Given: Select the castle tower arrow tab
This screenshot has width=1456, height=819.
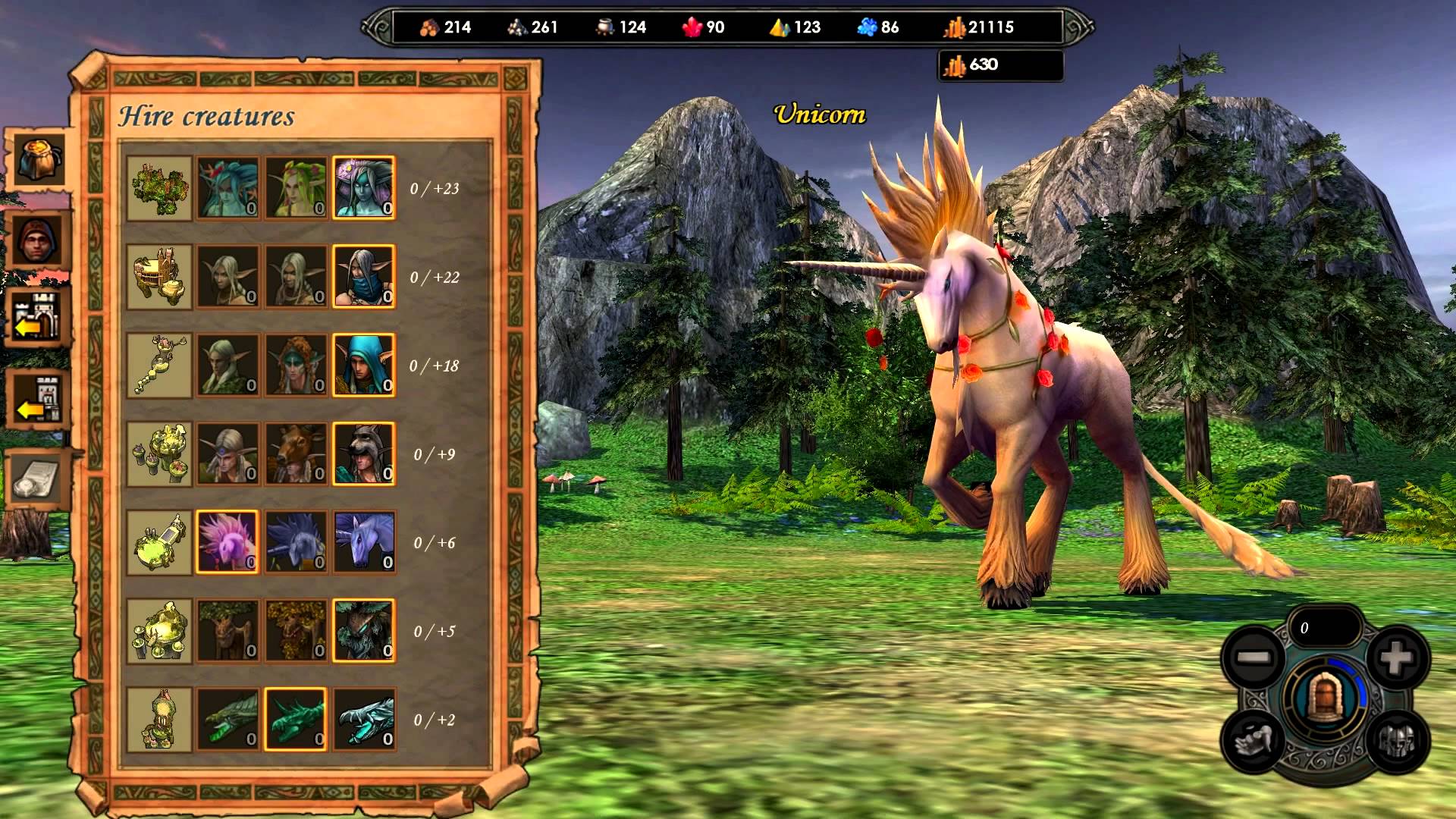Looking at the screenshot, I should [x=37, y=399].
